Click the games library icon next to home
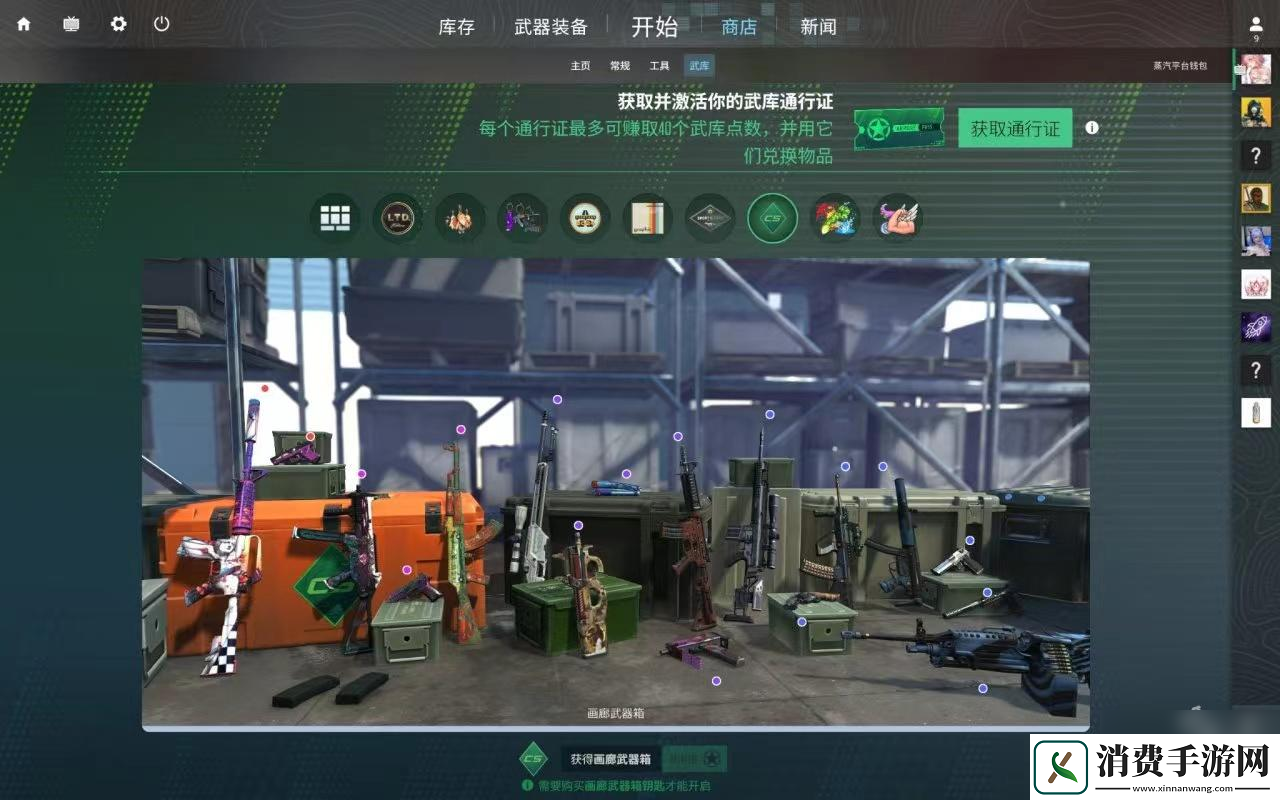The height and width of the screenshot is (800, 1280). [70, 24]
